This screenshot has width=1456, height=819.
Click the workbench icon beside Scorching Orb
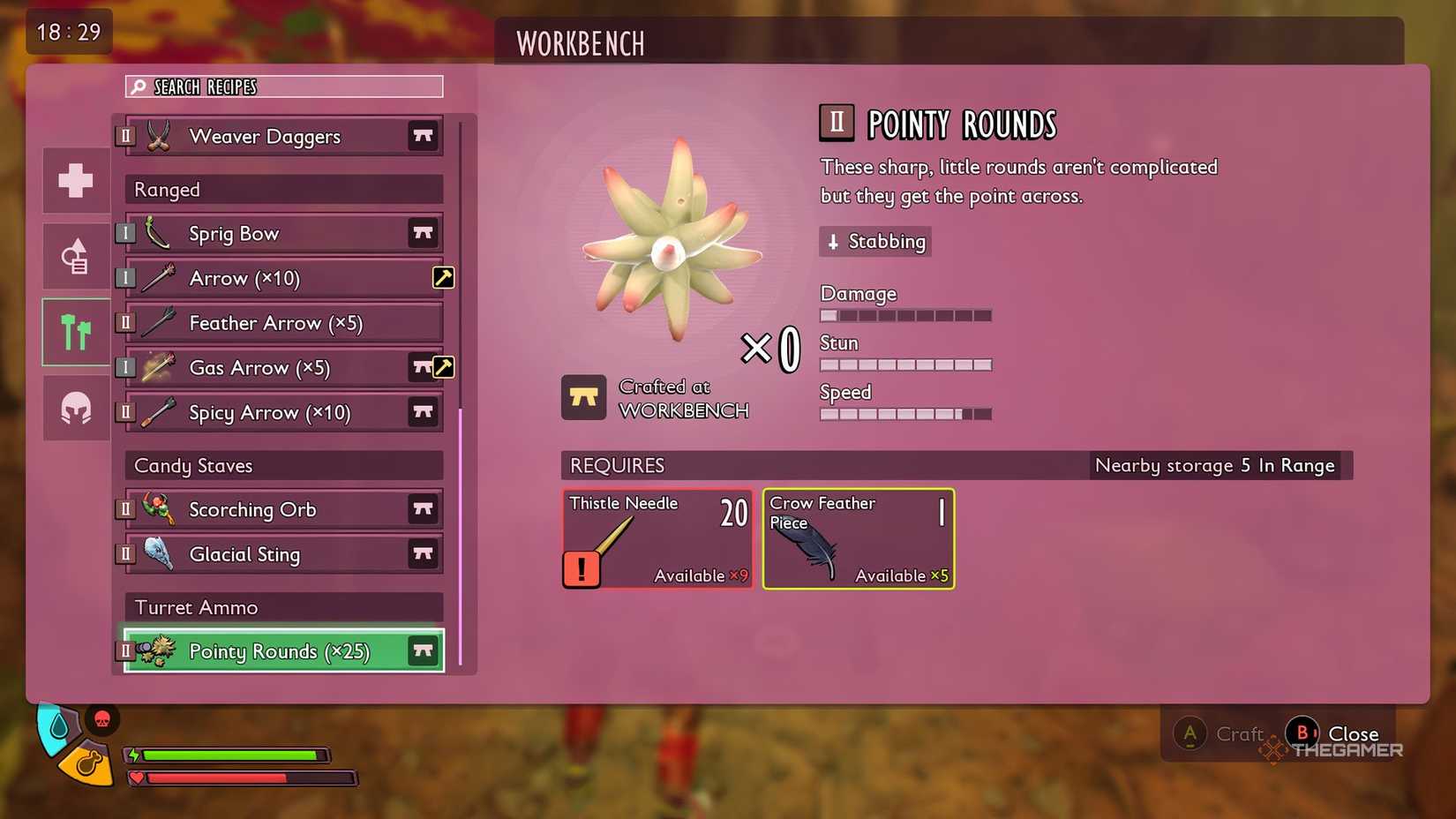click(x=423, y=509)
